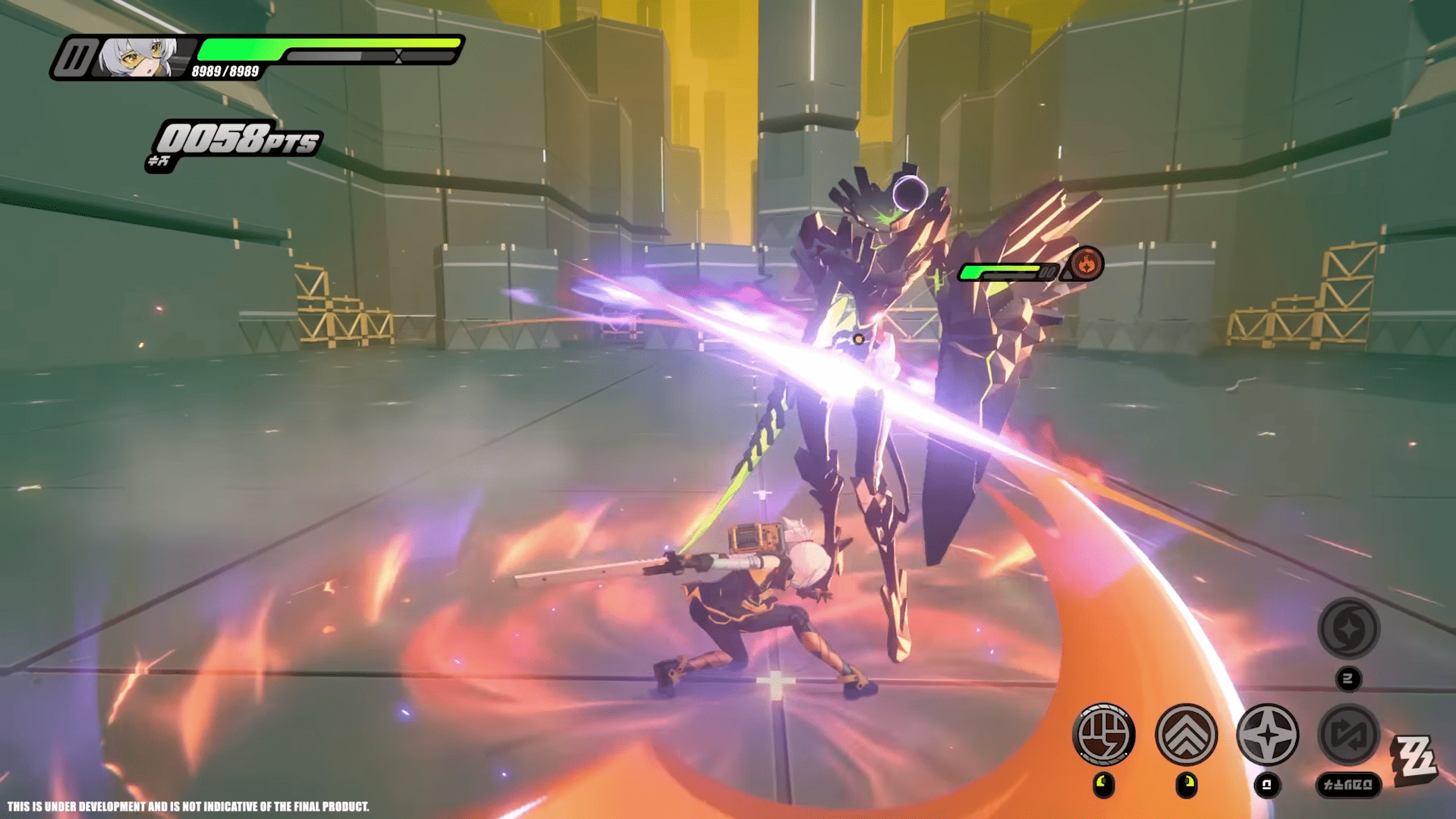The image size is (1456, 819).
Task: Activate the fist basic attack icon
Action: 1104,734
